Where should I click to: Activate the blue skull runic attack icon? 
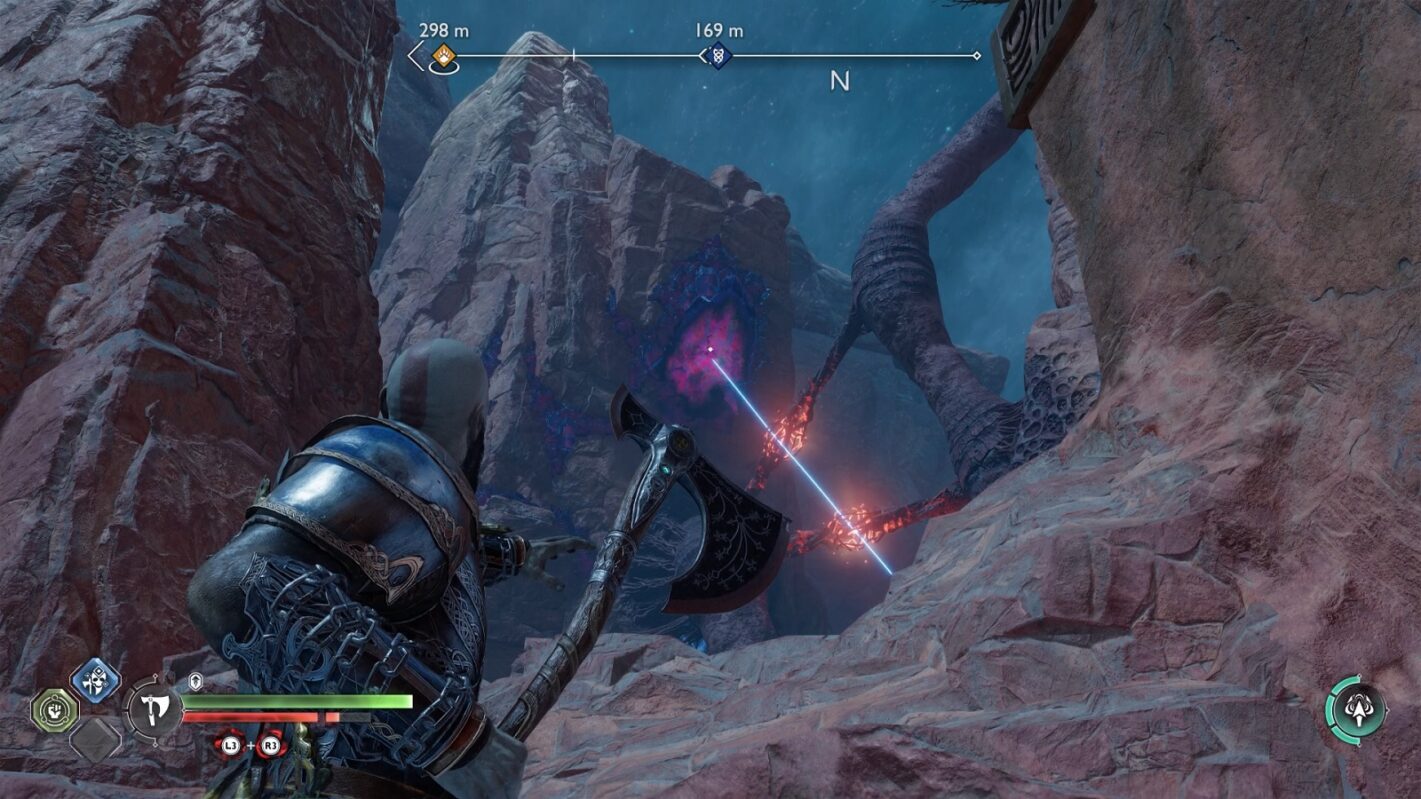96,682
